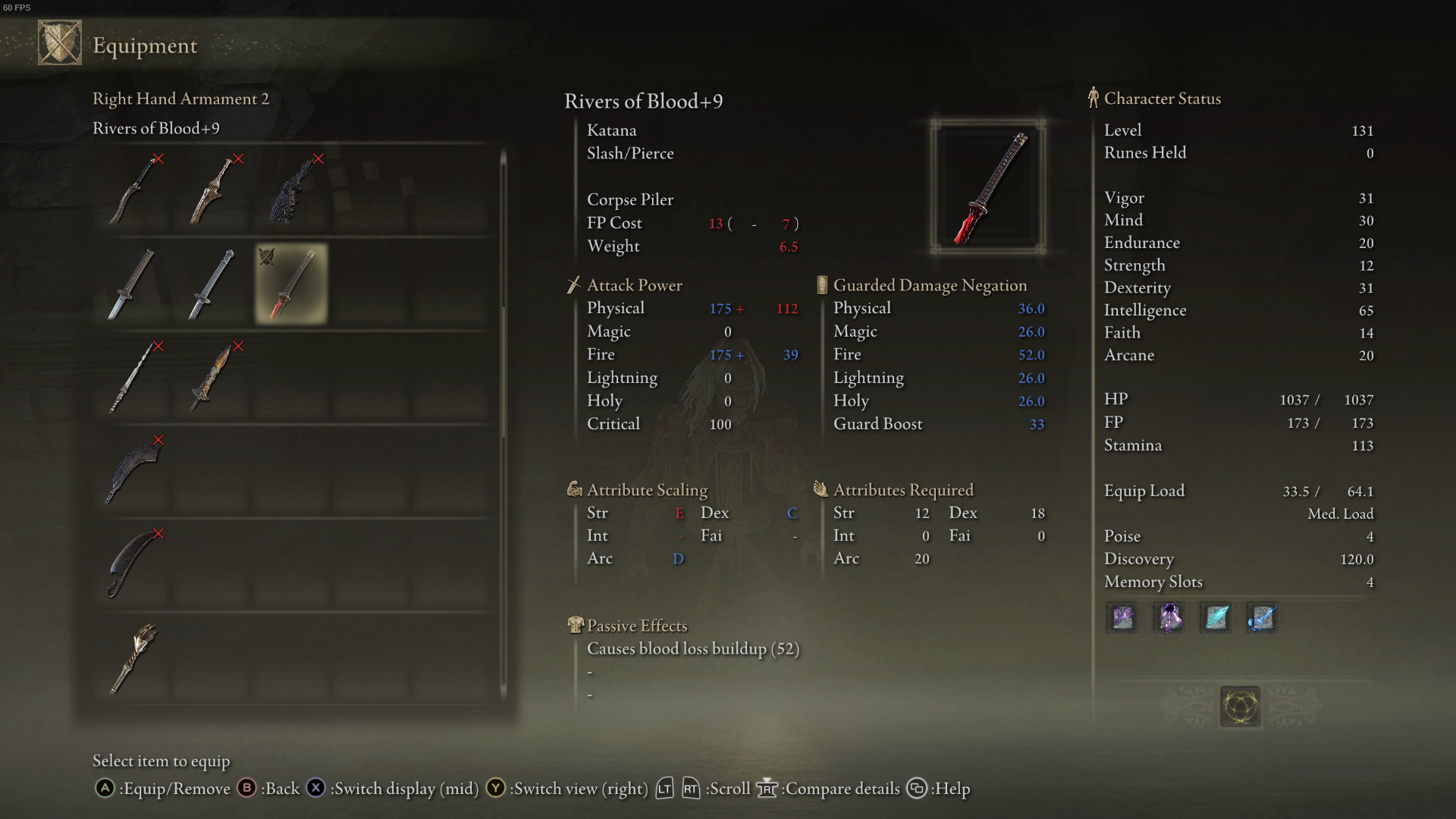Click the bell-shaped purple sorcery memory slot icon
Viewport: 1456px width, 819px height.
[1169, 618]
